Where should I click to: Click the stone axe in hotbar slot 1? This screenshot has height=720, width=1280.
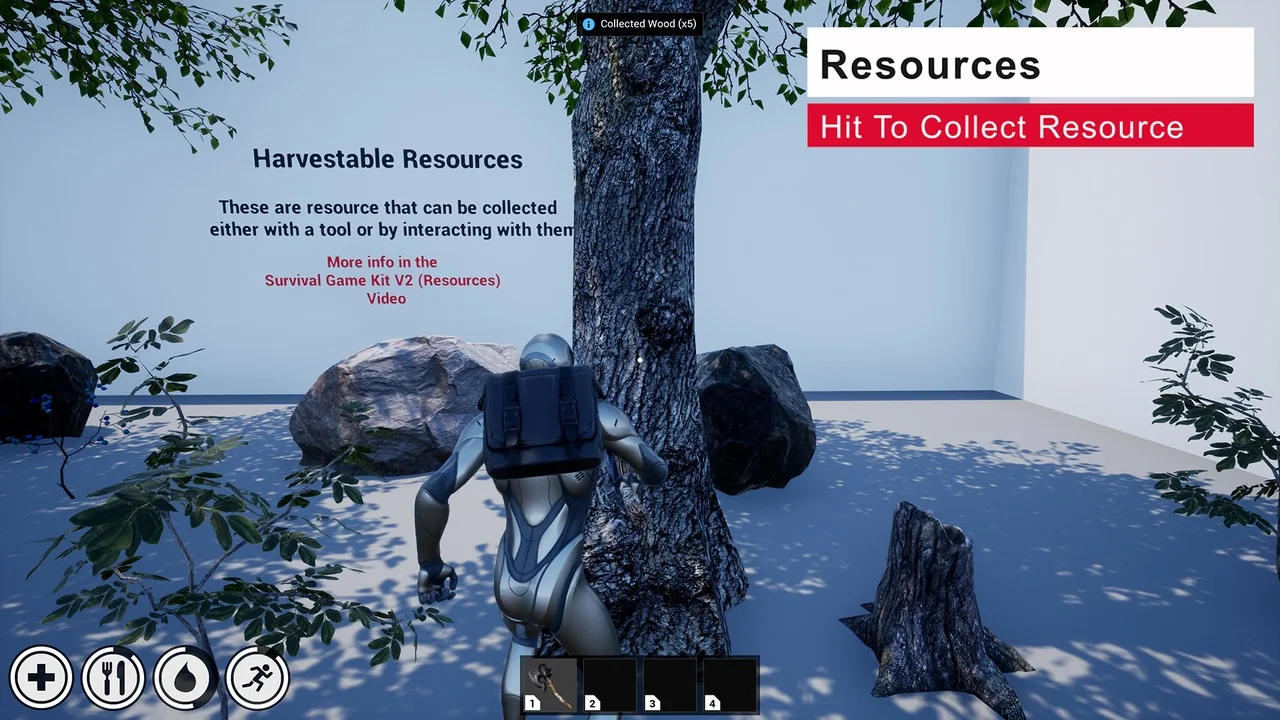pos(548,685)
